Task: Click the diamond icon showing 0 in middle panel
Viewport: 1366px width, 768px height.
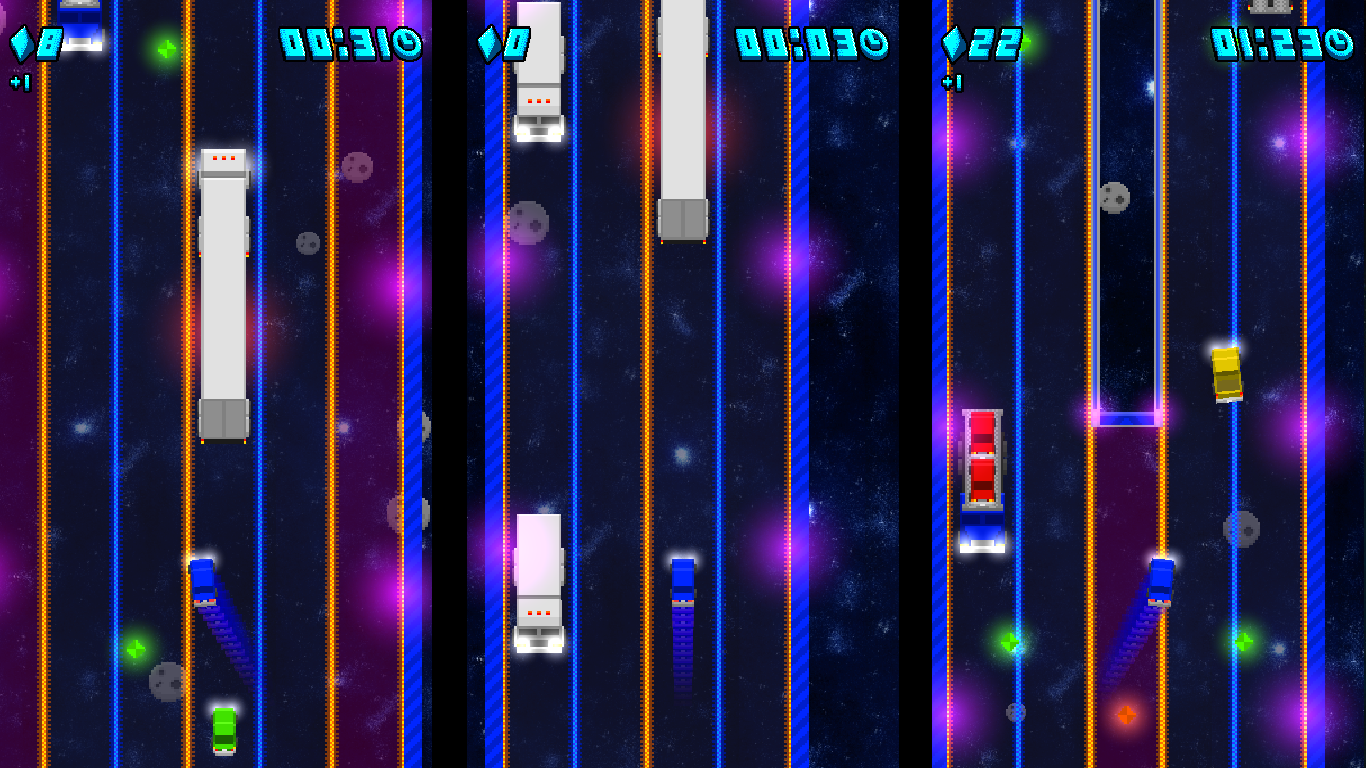Action: tap(487, 43)
